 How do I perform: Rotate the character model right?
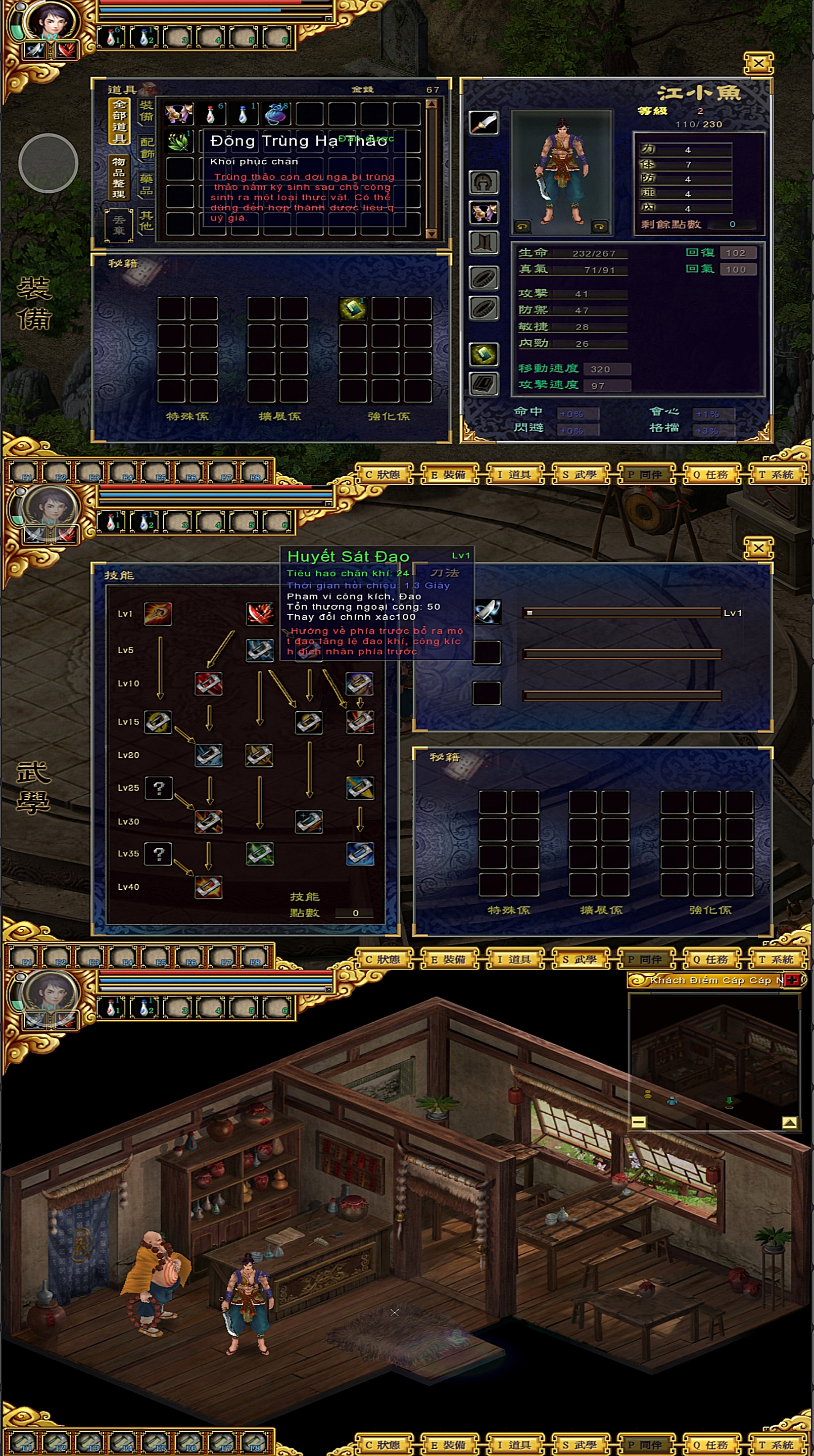point(599,226)
